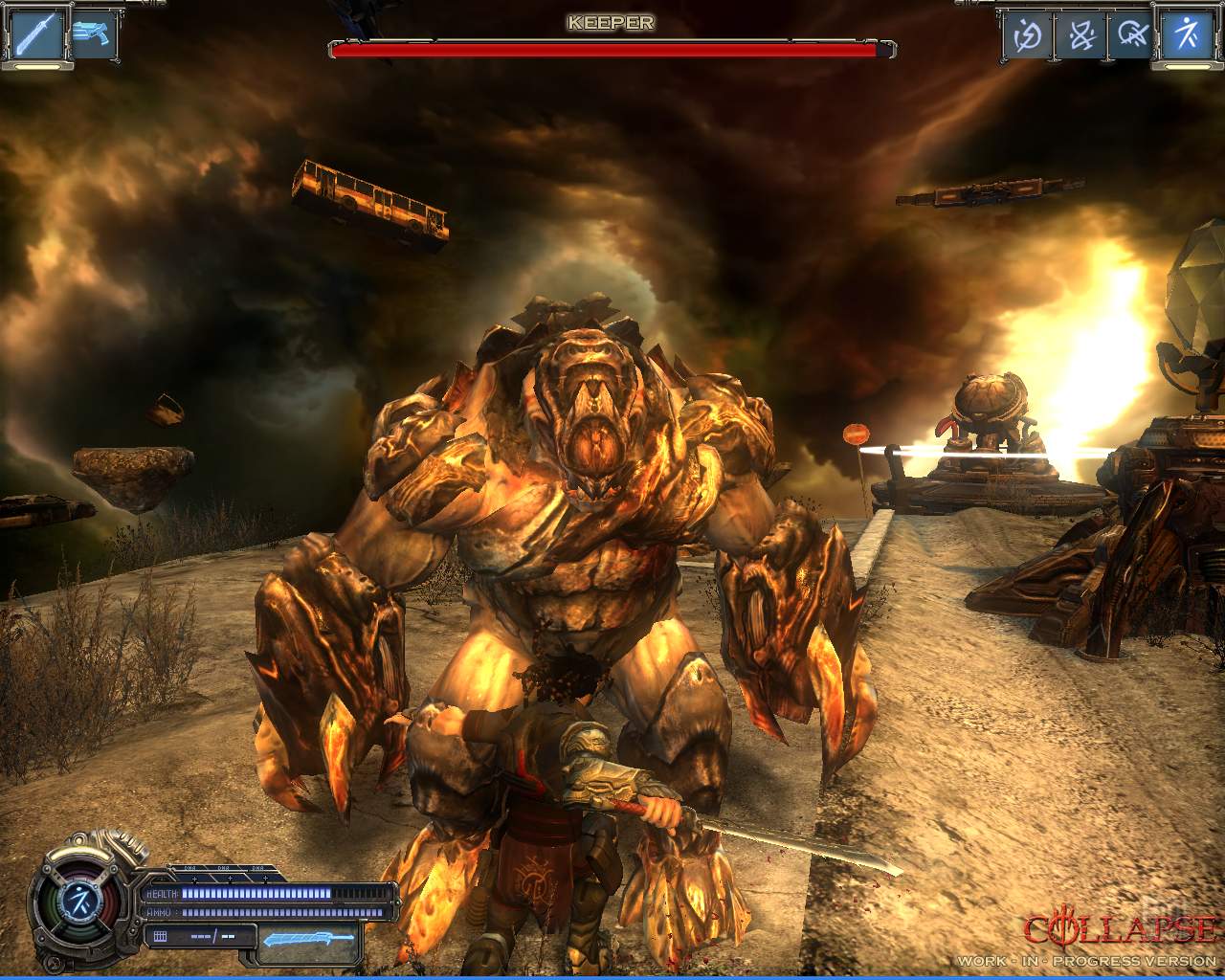Select the slashed circle rune ability
This screenshot has height=980, width=1225.
(1133, 36)
